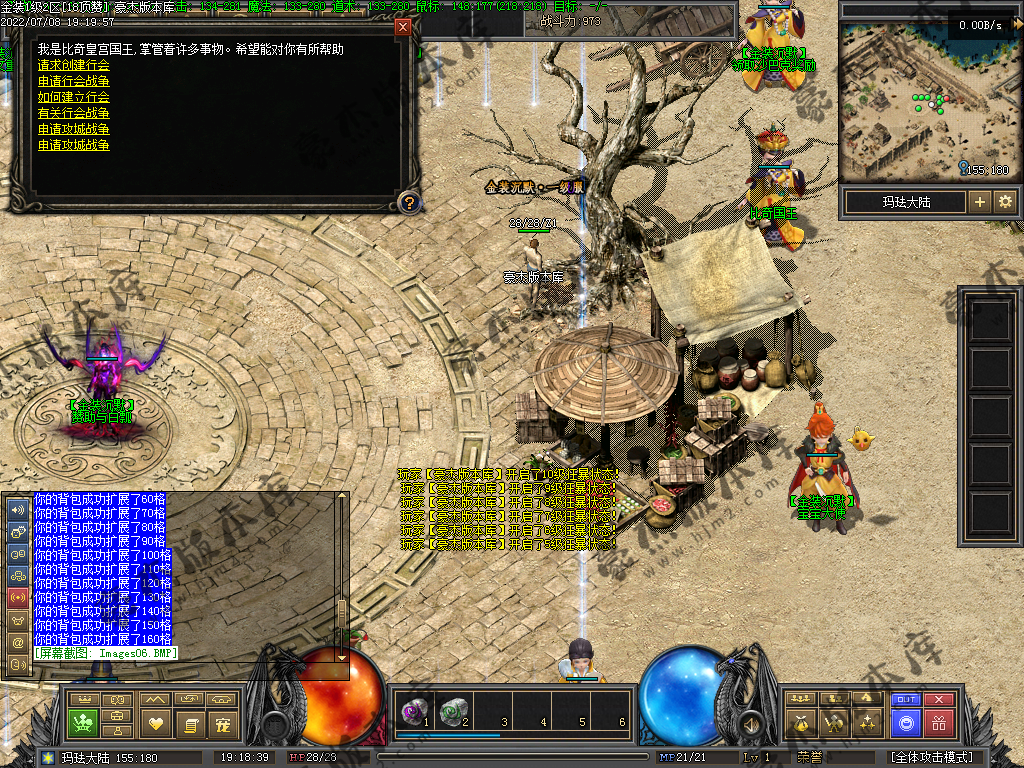Click the question mark help button
Screen dimensions: 1024x768
[x=408, y=203]
